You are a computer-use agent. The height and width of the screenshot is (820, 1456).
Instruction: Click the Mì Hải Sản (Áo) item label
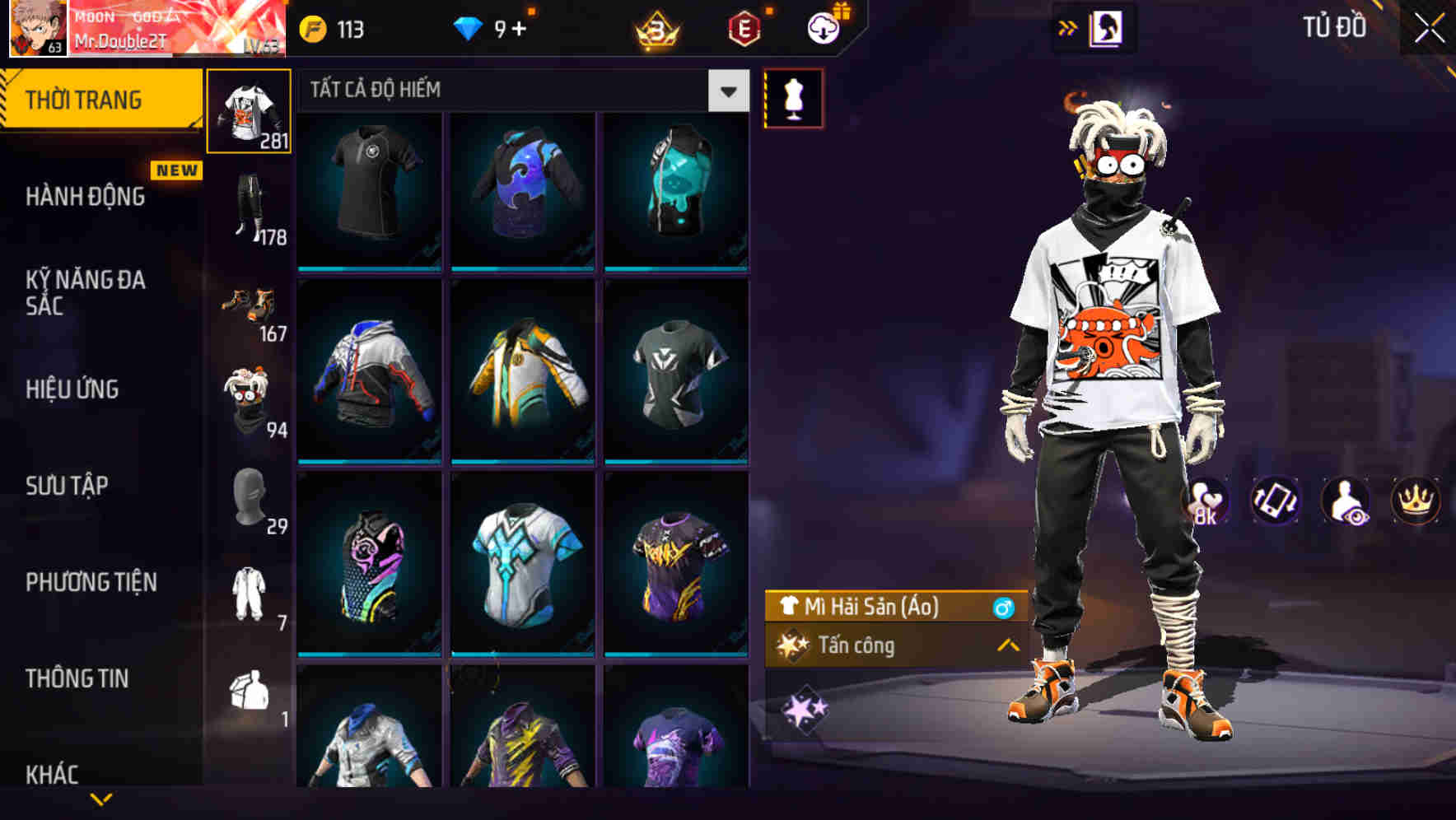(873, 607)
